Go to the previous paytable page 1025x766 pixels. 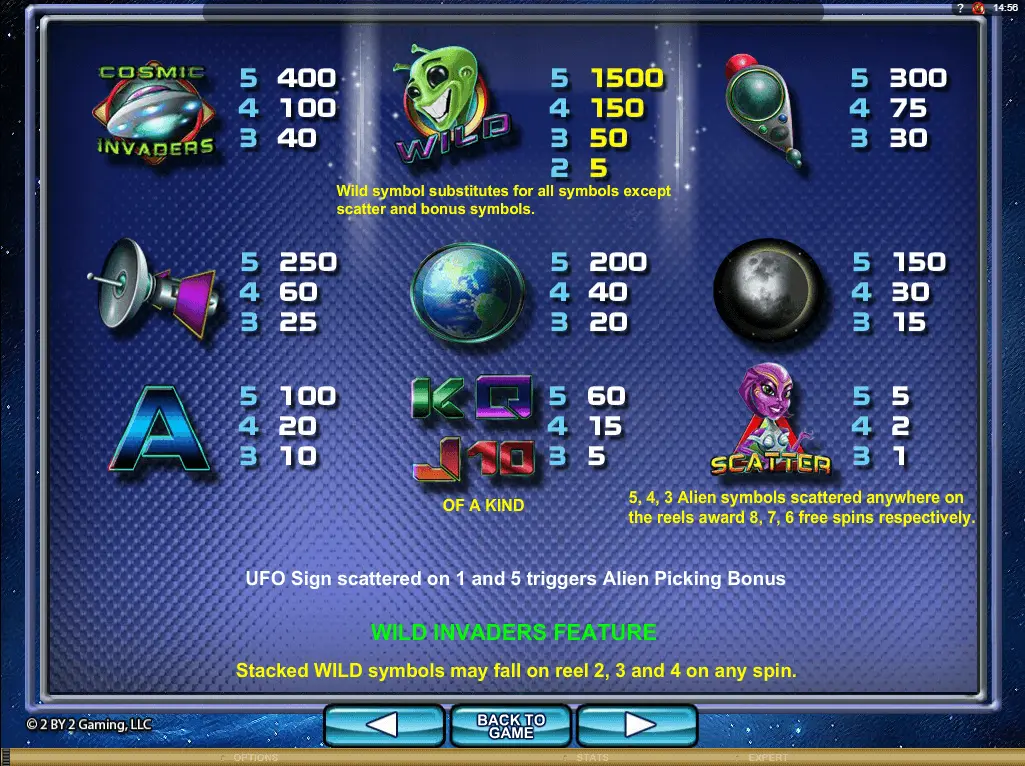(384, 725)
